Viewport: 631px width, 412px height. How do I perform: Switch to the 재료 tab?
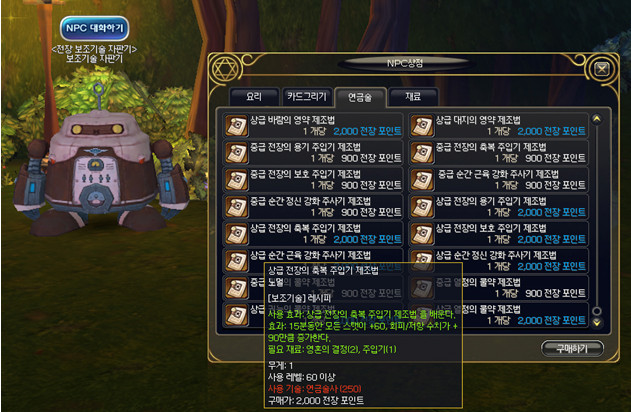point(412,97)
